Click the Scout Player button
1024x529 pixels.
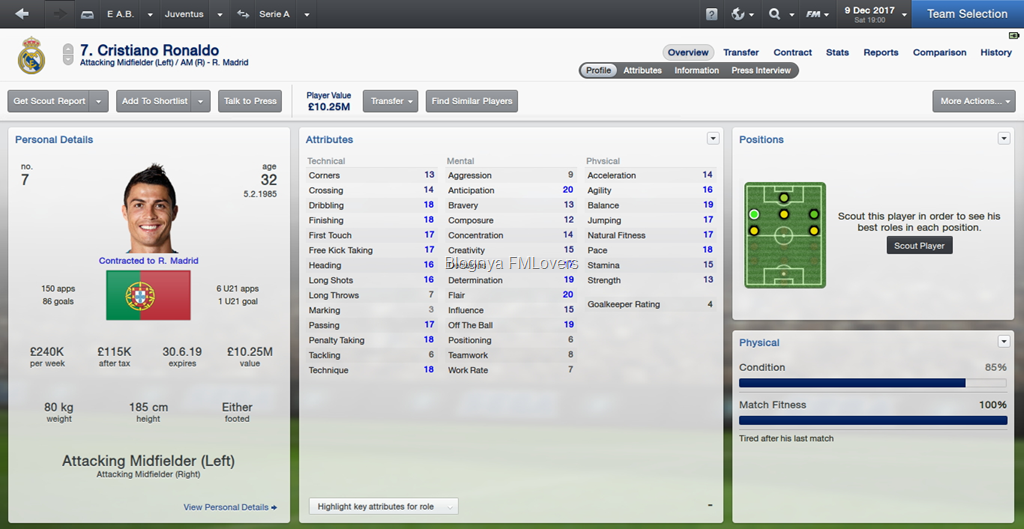[919, 245]
